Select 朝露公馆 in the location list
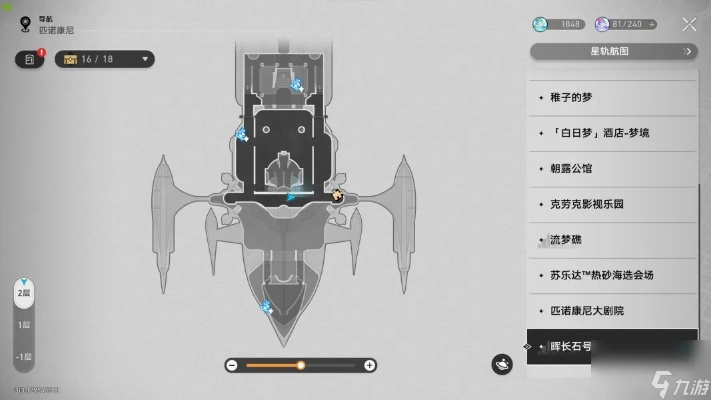 pos(611,168)
